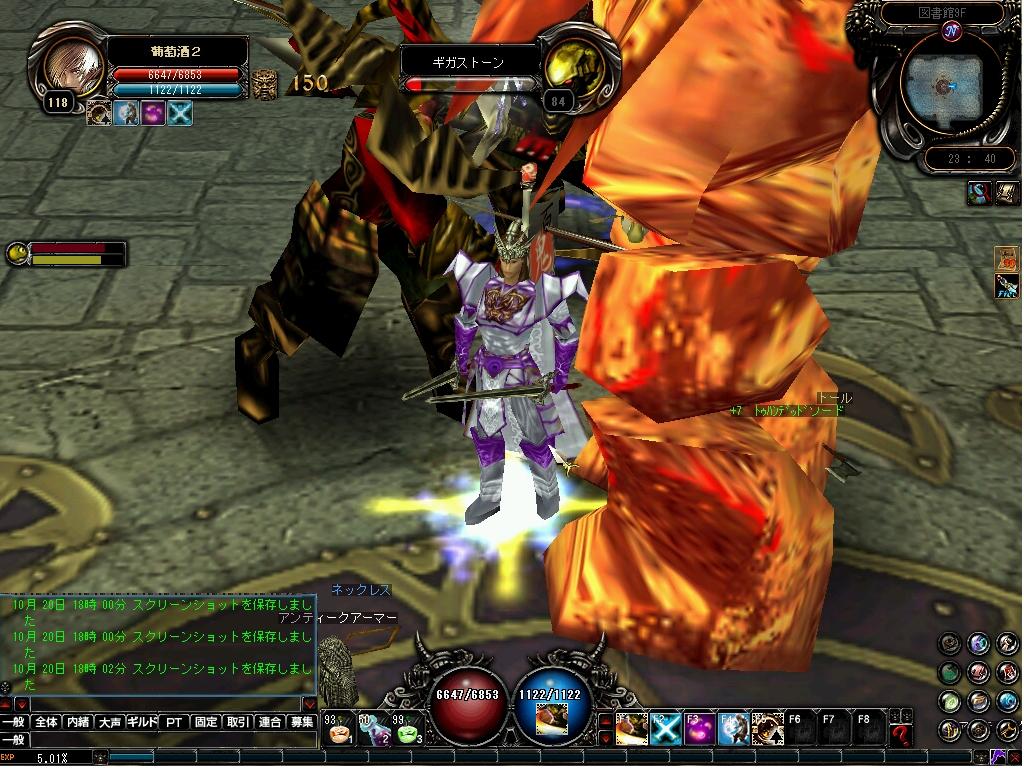The height and width of the screenshot is (768, 1024).
Task: Open help with the red question mark
Action: (x=900, y=736)
